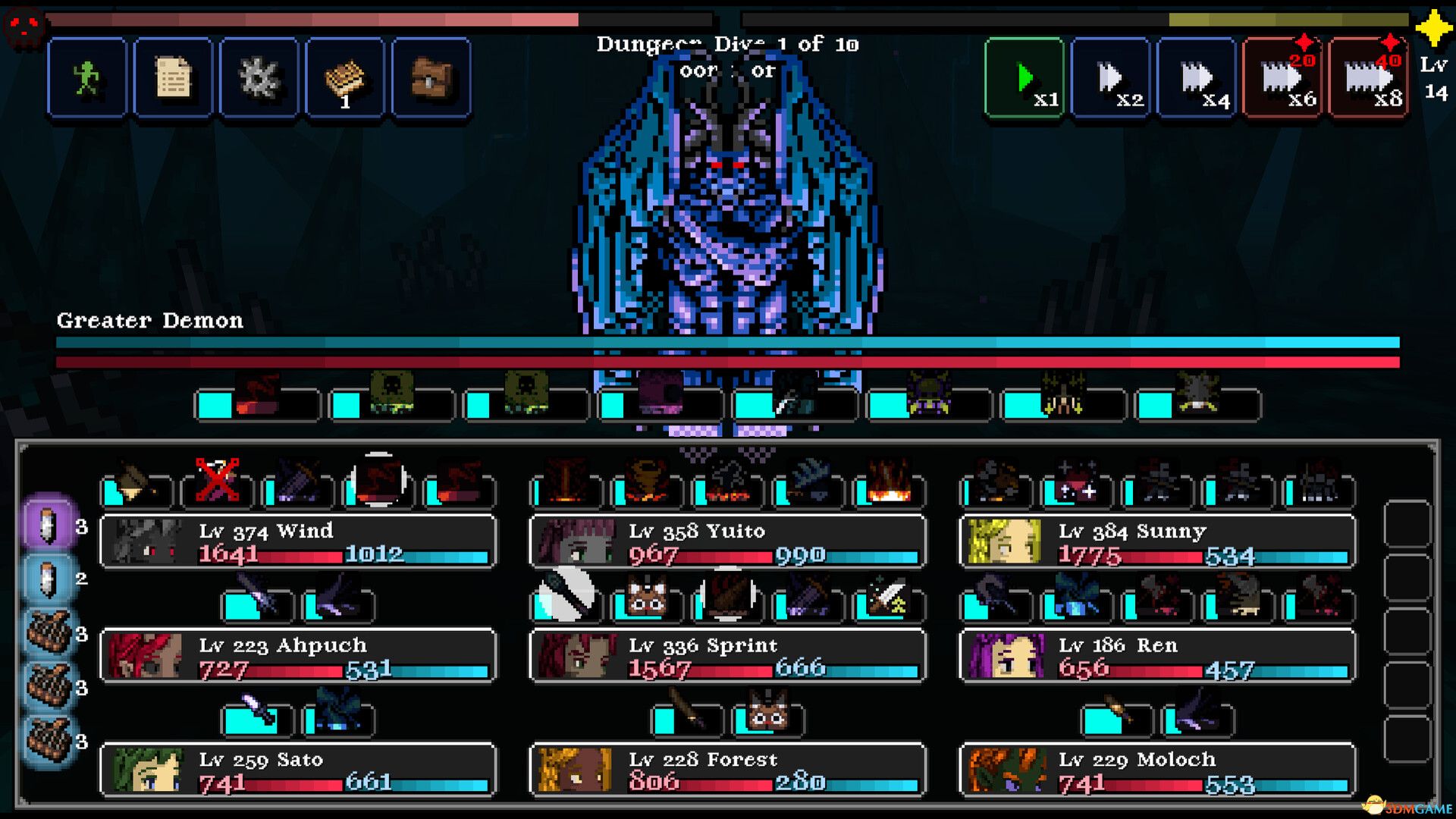Open the settings gear icon

tap(259, 77)
